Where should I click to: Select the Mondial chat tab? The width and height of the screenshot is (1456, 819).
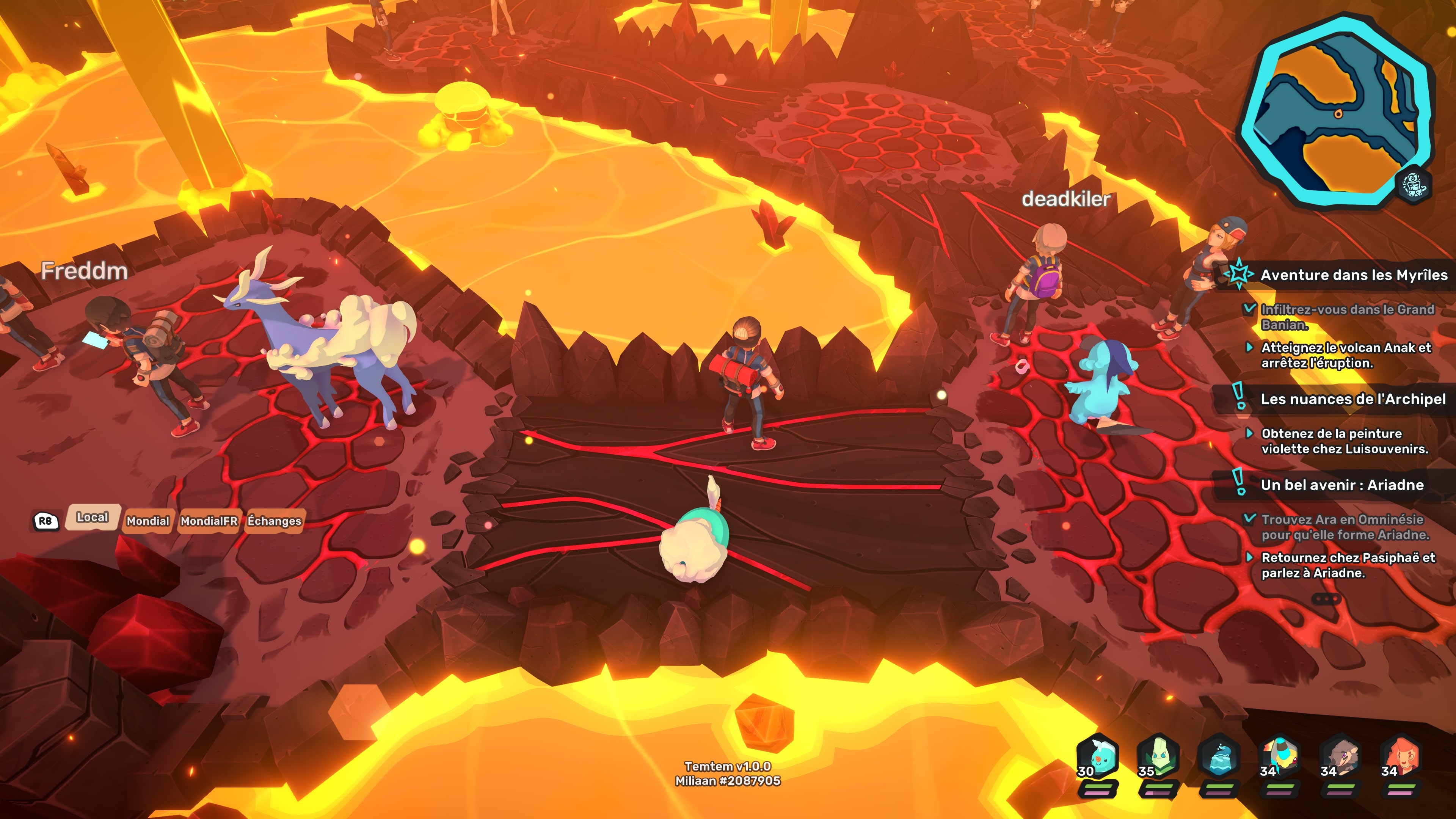(147, 521)
